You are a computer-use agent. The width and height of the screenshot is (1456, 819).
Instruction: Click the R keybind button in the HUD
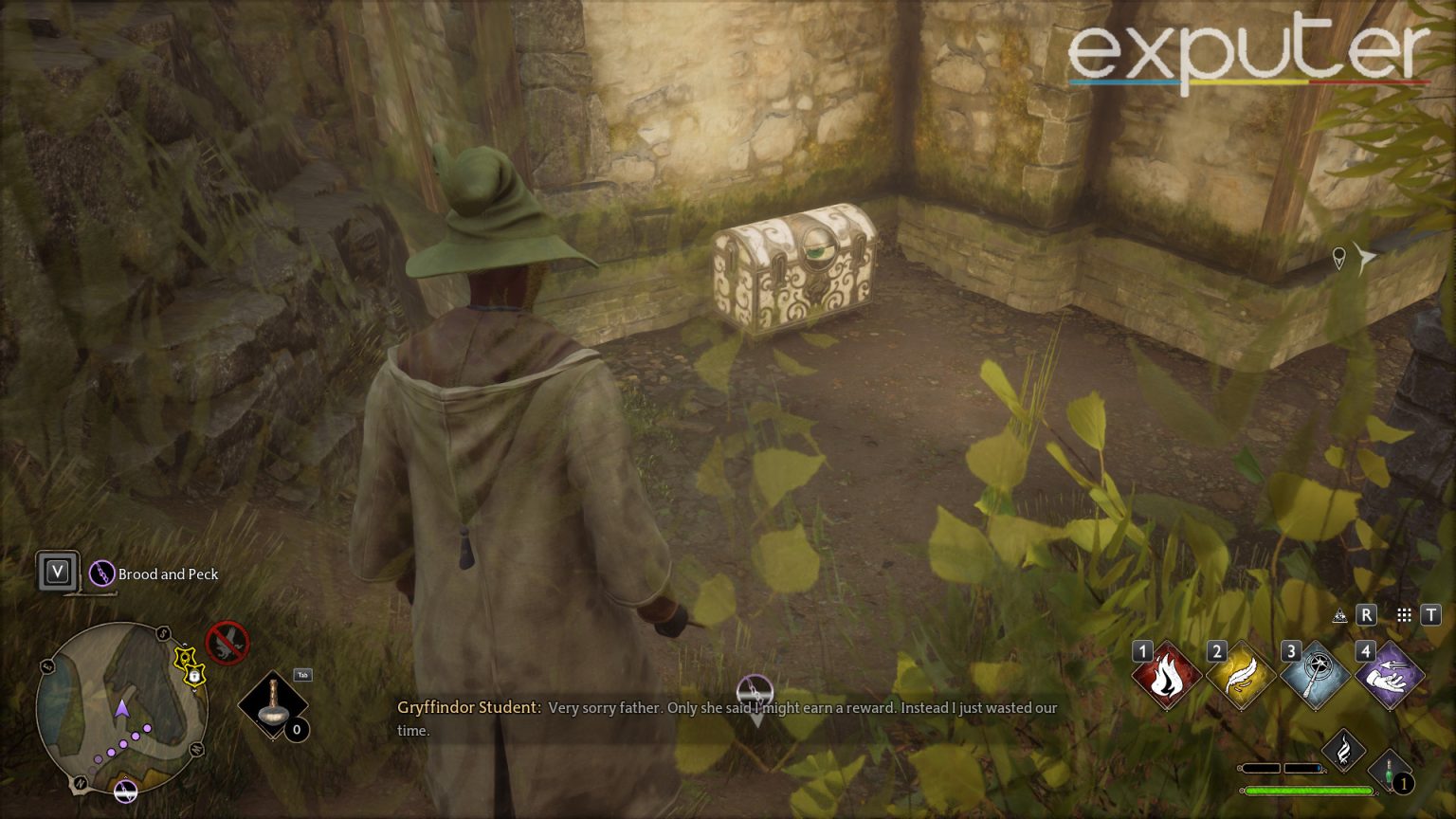click(x=1366, y=614)
